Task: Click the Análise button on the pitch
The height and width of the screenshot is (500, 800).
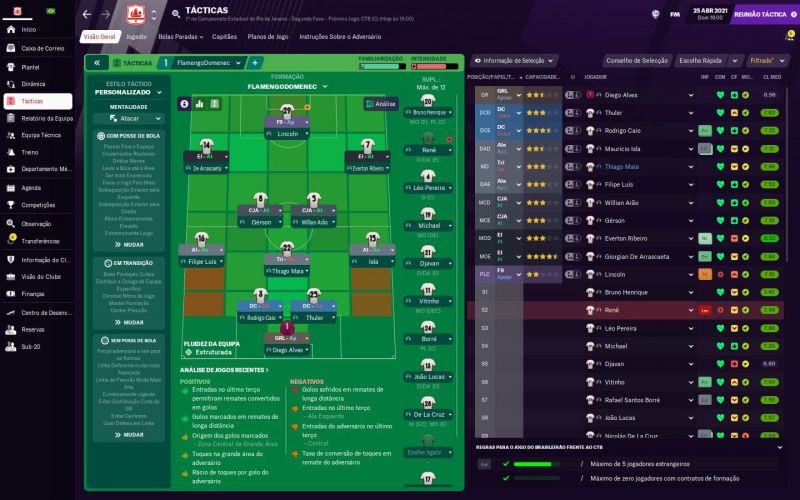Action: 380,103
